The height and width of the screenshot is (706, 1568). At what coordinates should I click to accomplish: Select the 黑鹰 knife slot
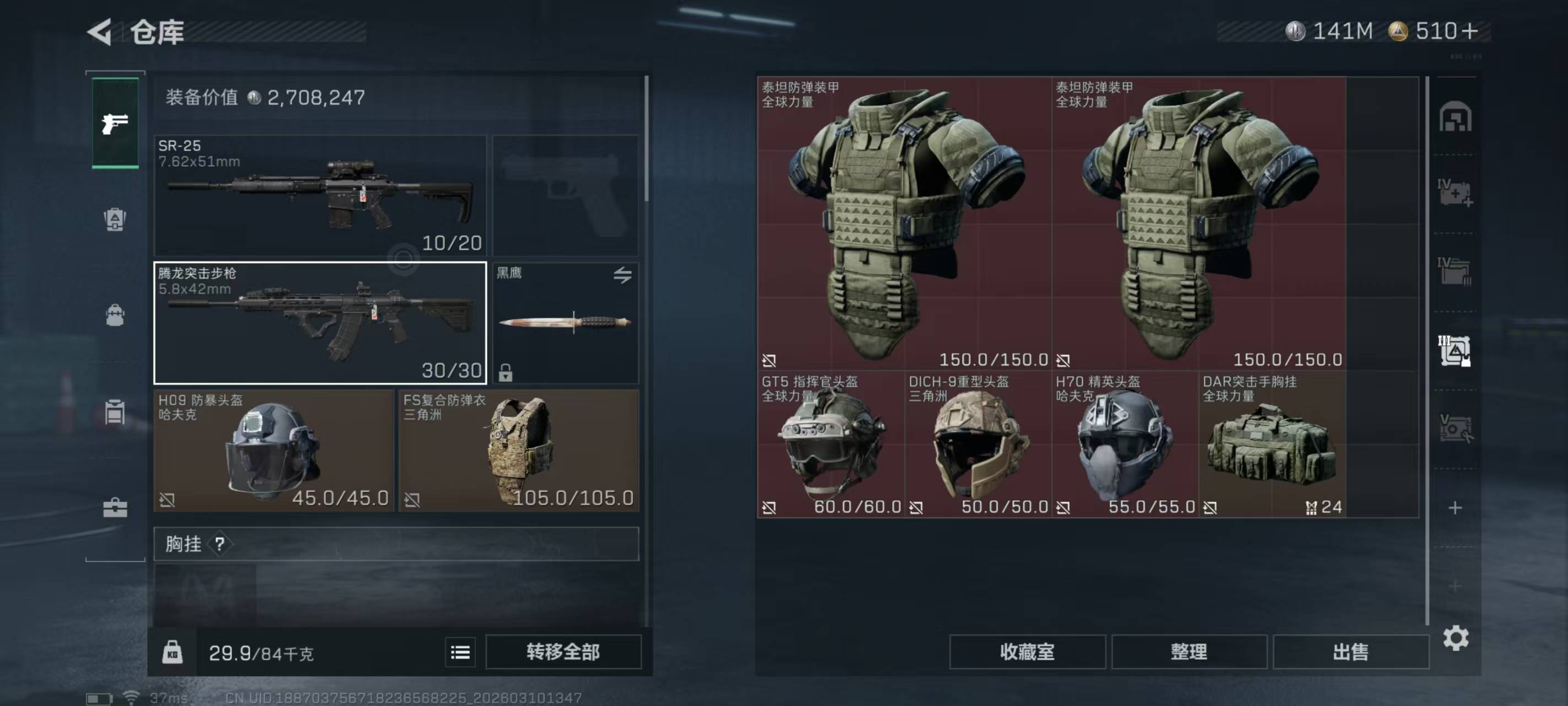[565, 323]
